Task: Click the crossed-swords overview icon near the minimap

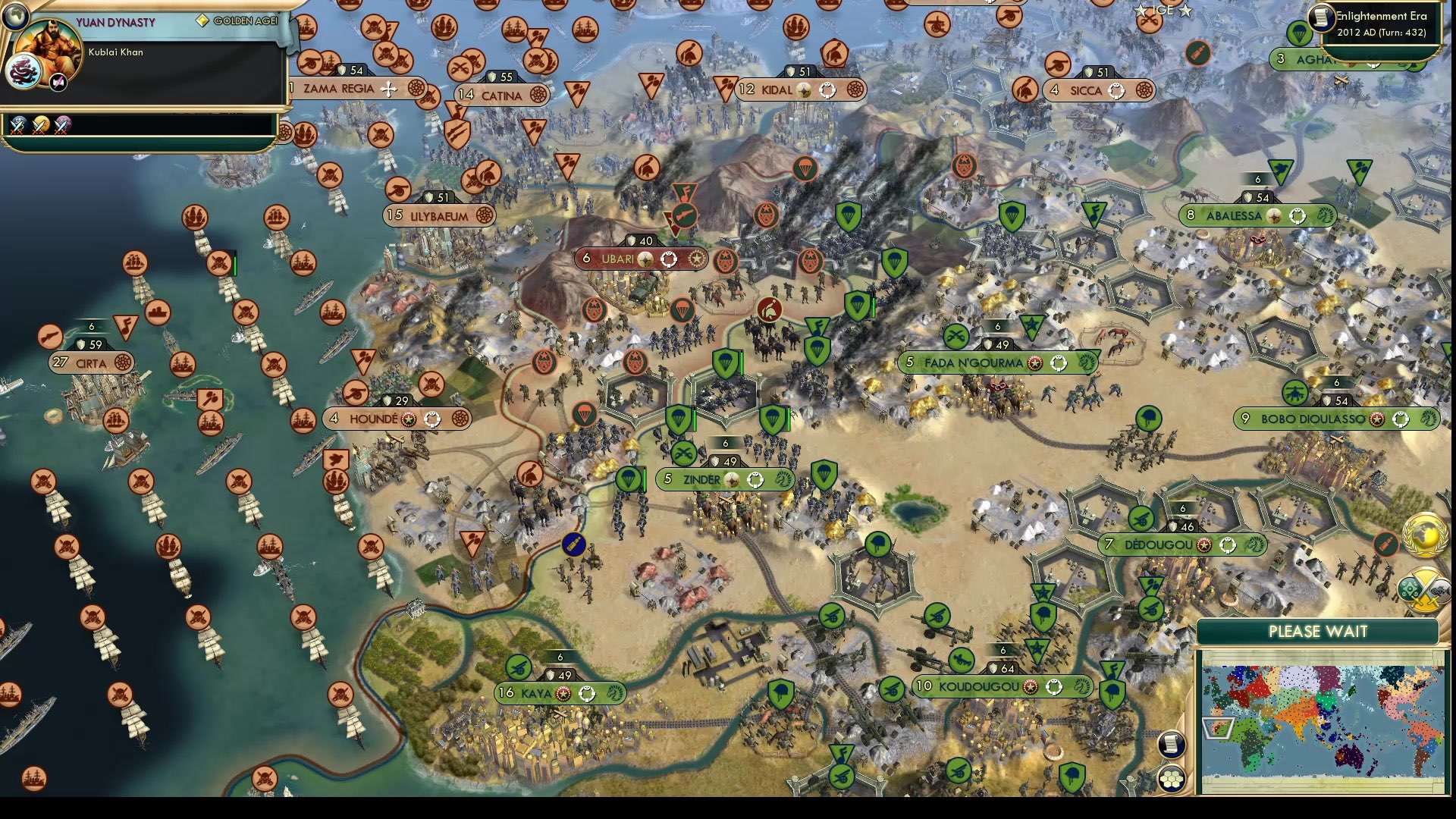Action: [1423, 588]
